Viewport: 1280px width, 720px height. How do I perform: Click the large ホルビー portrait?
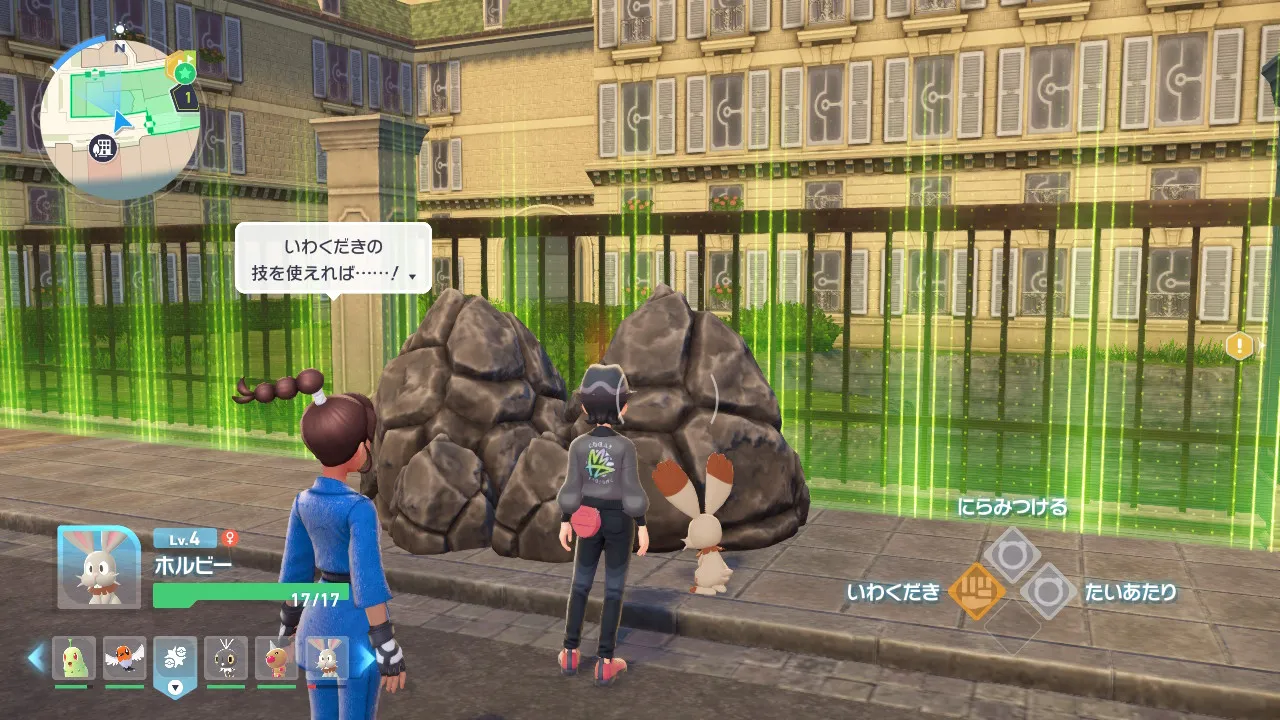98,567
